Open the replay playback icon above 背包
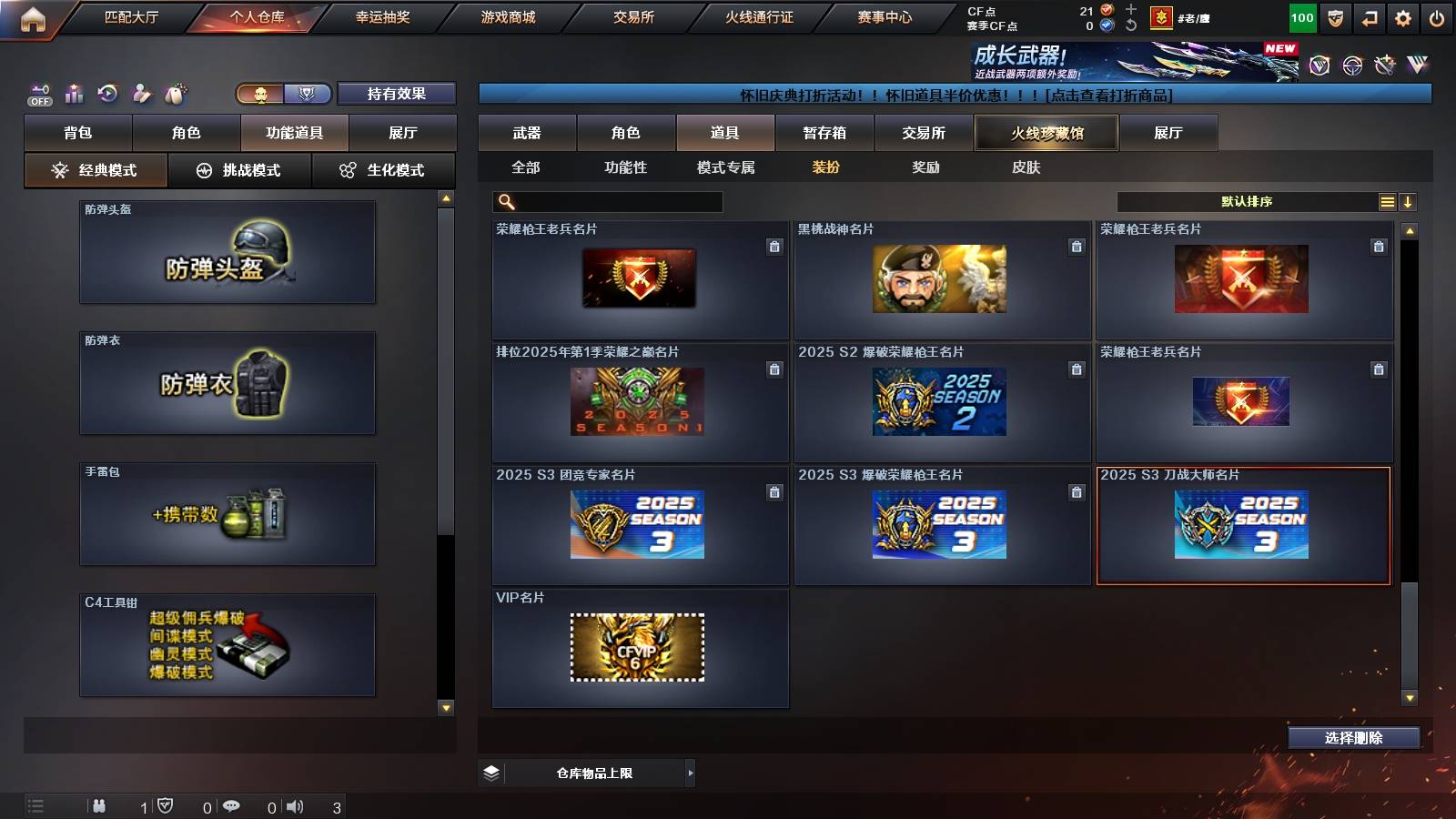The width and height of the screenshot is (1456, 819). pyautogui.click(x=106, y=93)
